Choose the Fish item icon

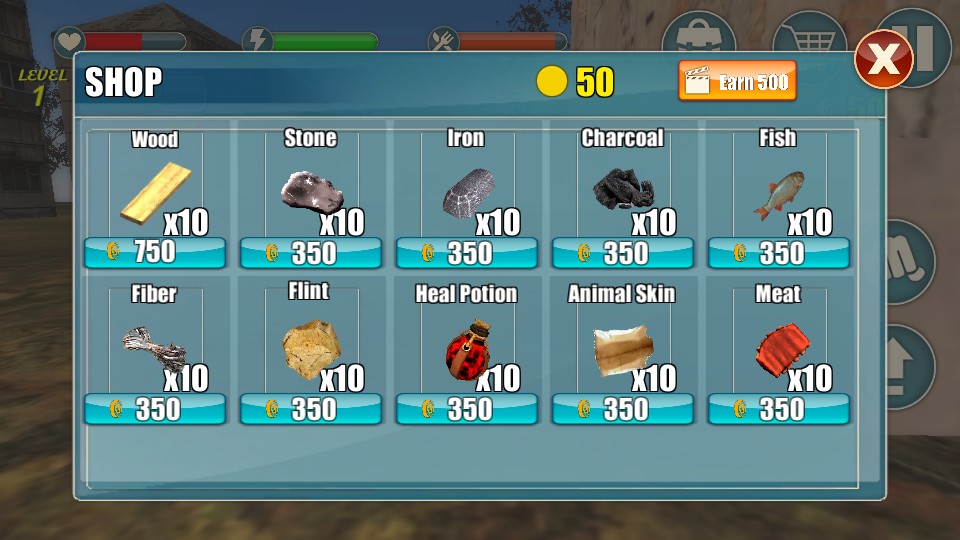pos(778,195)
